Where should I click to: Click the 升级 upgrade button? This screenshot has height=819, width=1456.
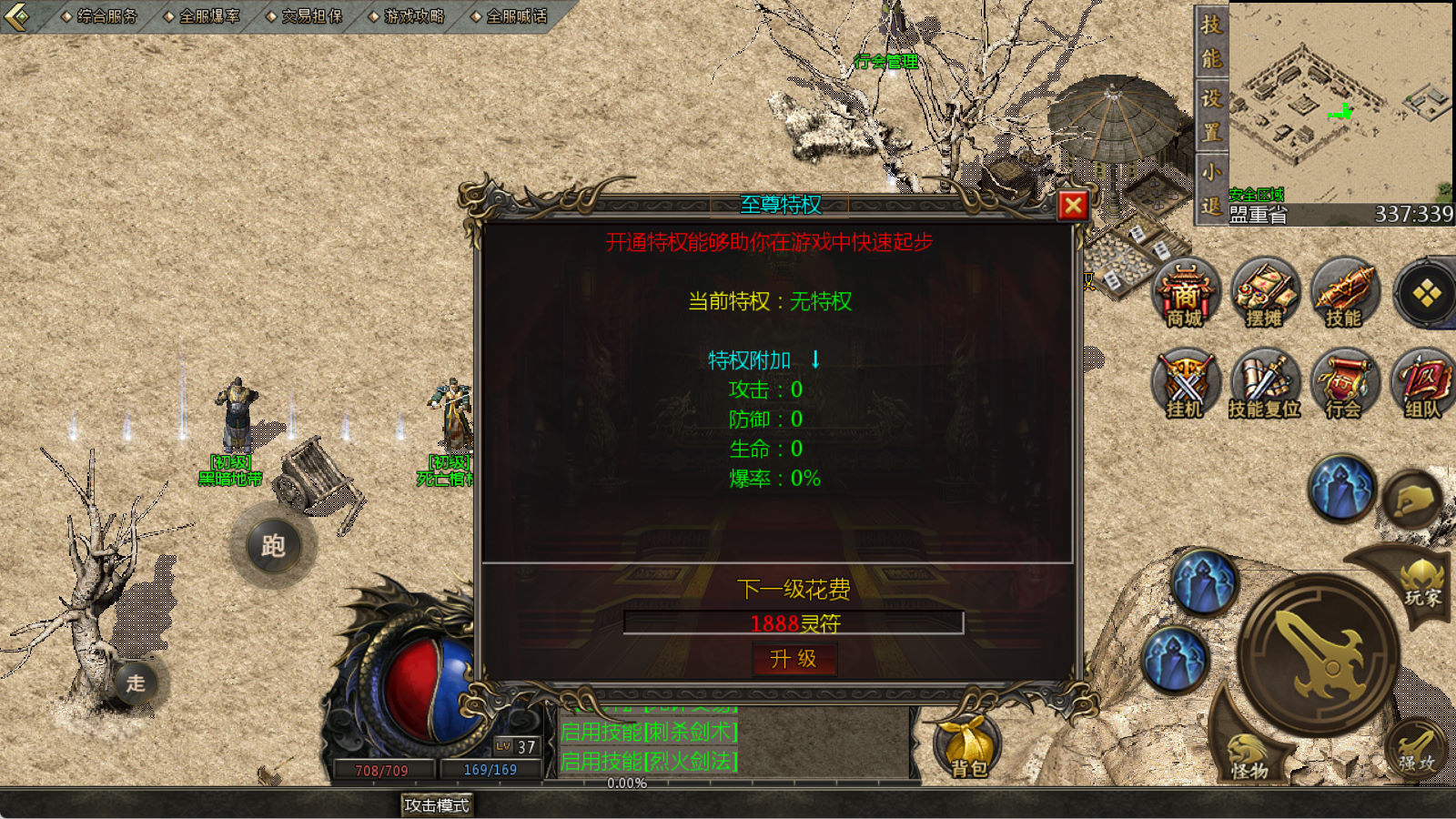pyautogui.click(x=794, y=659)
